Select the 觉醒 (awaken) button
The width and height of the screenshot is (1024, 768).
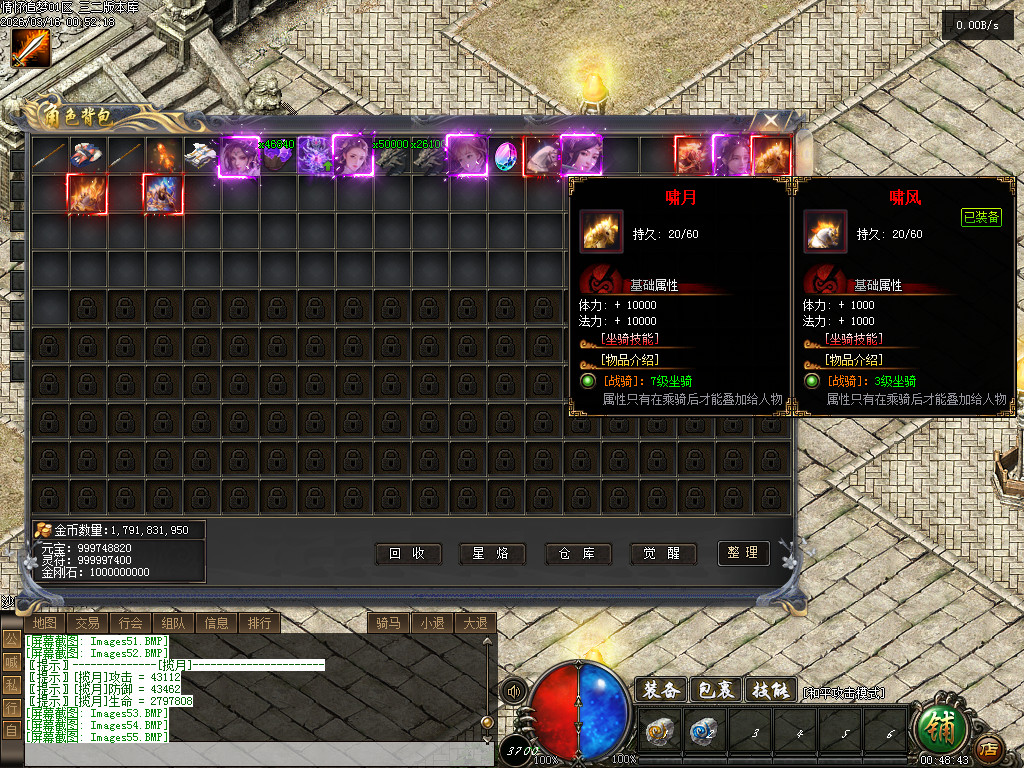(663, 553)
